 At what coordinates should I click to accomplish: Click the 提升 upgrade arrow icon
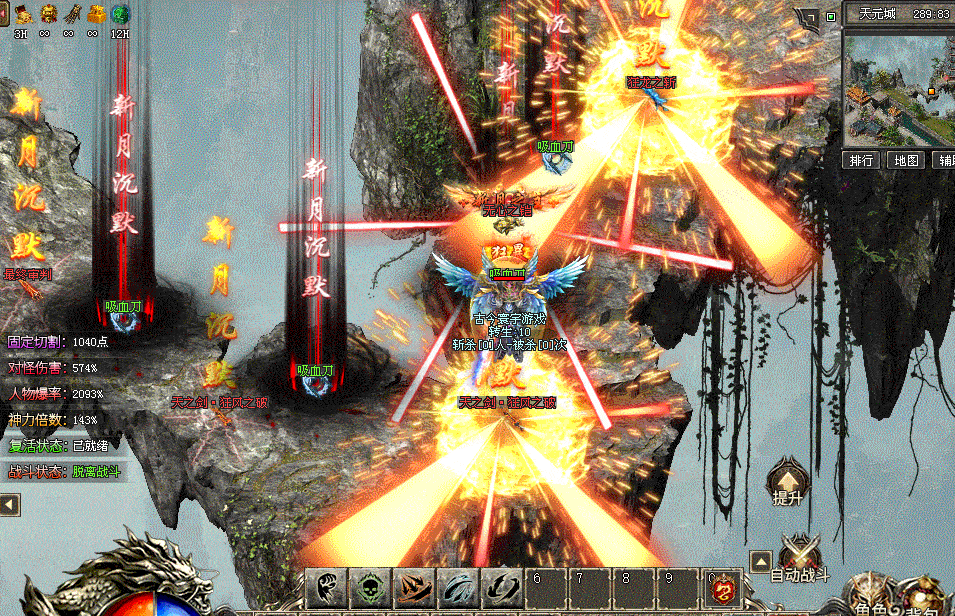click(788, 482)
